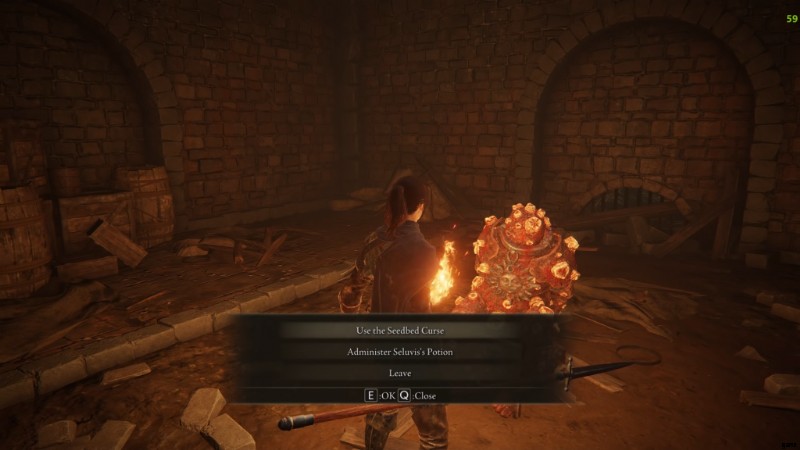The height and width of the screenshot is (450, 800).
Task: Choose Use the Seedbed Curse option
Action: coord(399,330)
